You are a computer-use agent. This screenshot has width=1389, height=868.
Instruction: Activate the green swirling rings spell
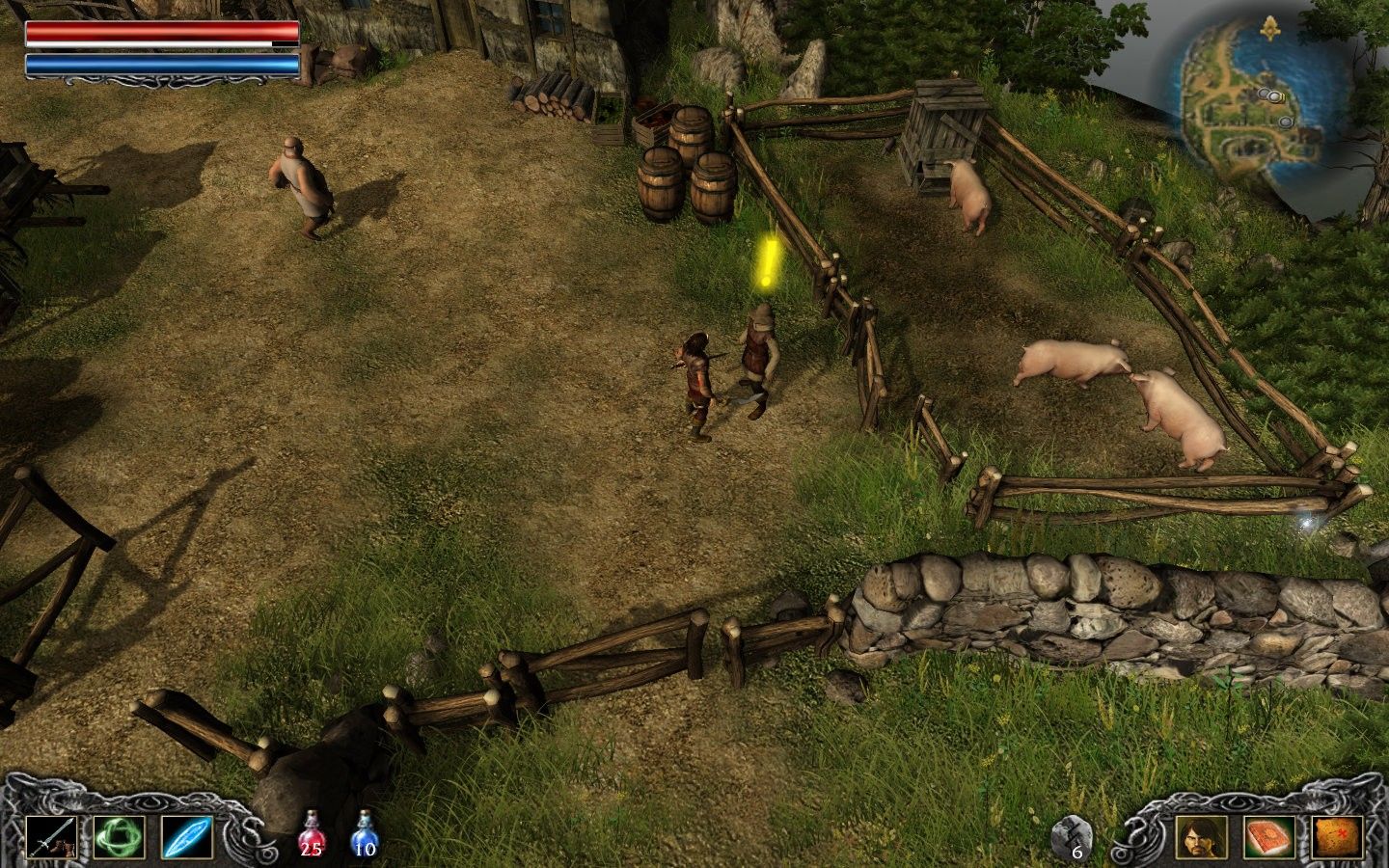click(120, 837)
